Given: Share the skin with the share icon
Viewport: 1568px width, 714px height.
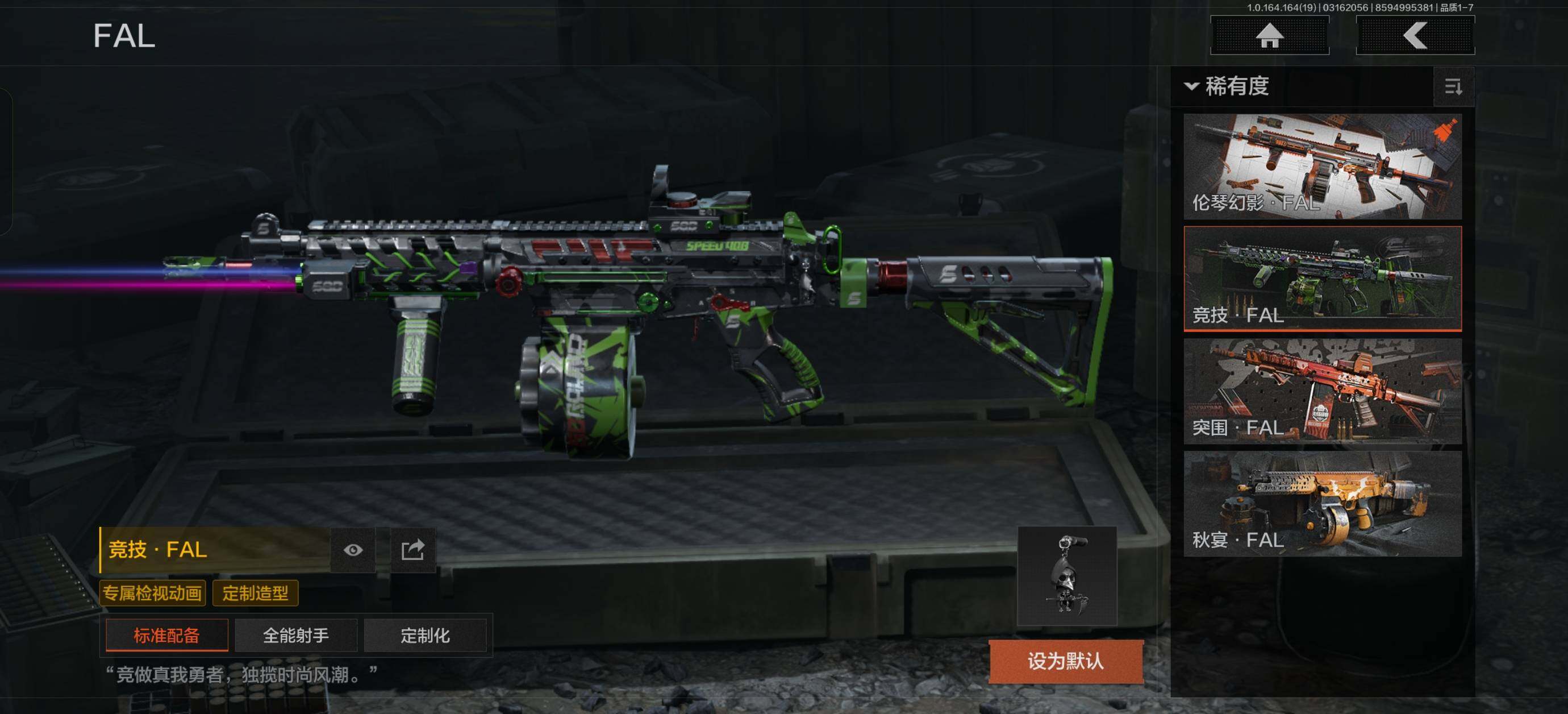Looking at the screenshot, I should tap(412, 550).
